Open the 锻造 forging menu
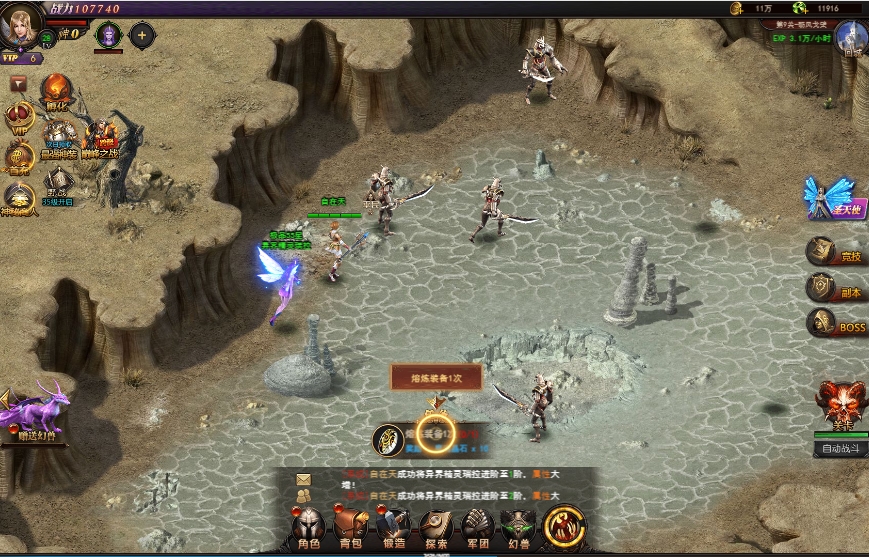This screenshot has height=557, width=869. [x=393, y=528]
